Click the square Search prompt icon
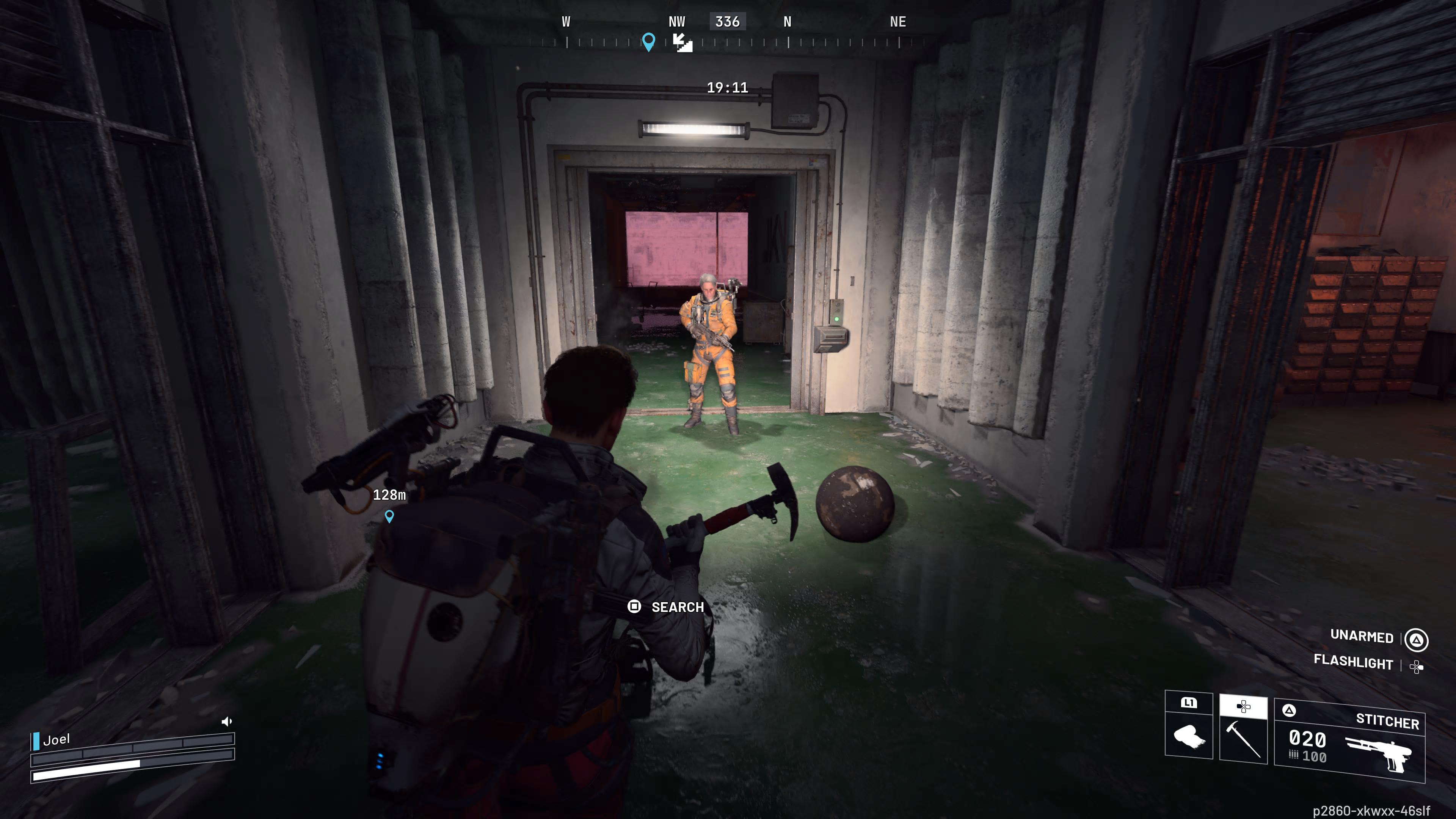1456x819 pixels. click(635, 607)
